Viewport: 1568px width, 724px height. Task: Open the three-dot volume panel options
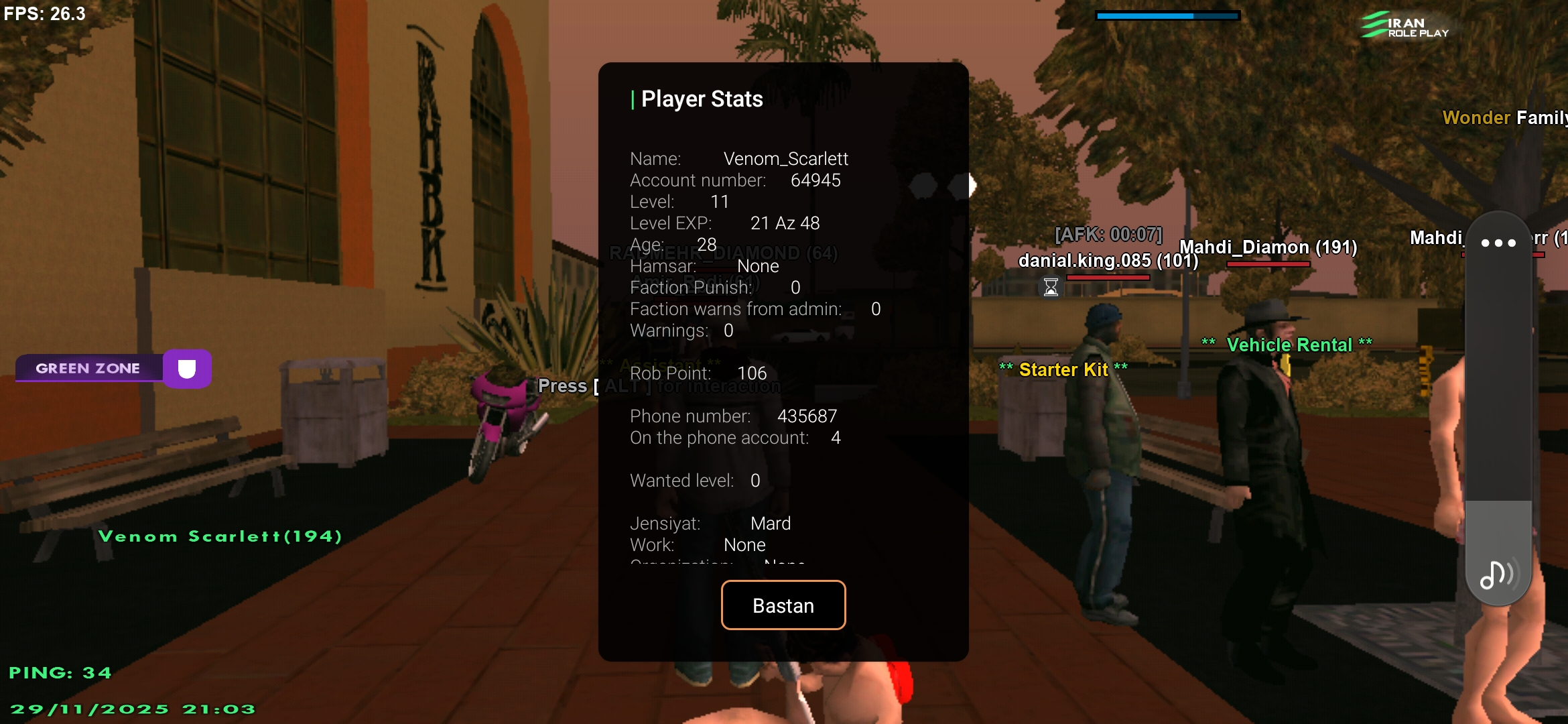1498,243
